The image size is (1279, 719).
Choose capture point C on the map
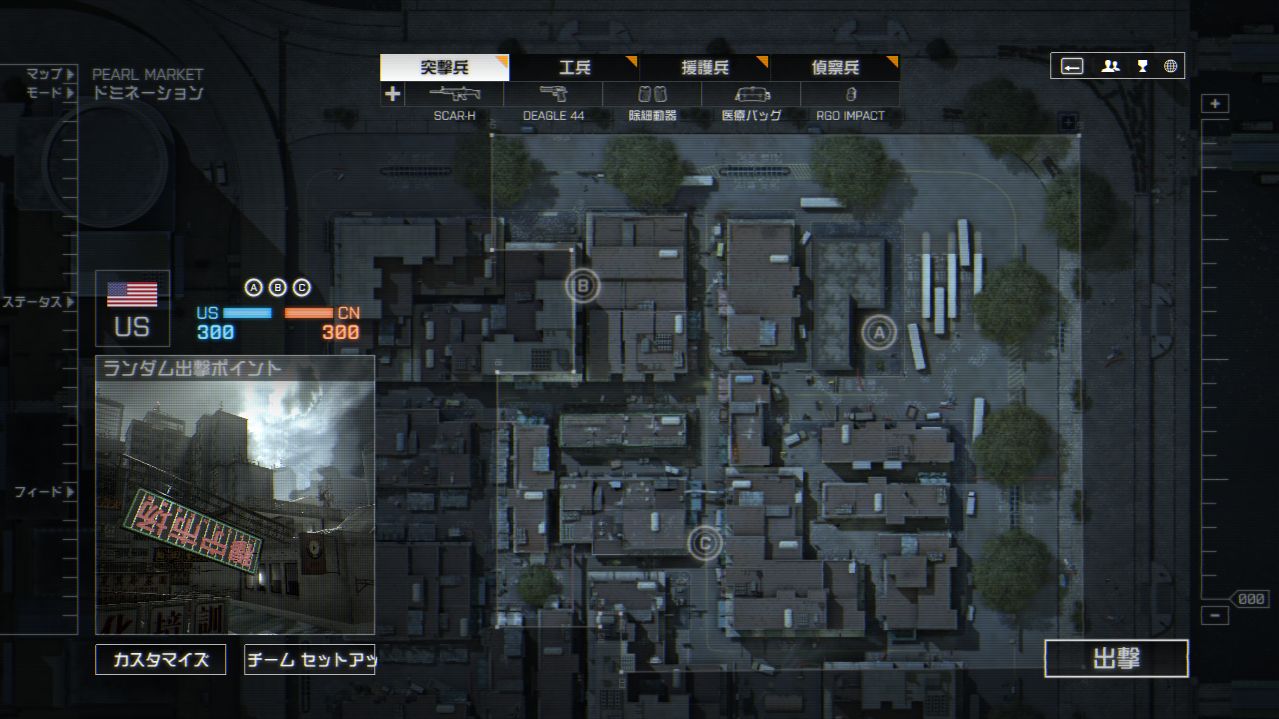[x=705, y=543]
